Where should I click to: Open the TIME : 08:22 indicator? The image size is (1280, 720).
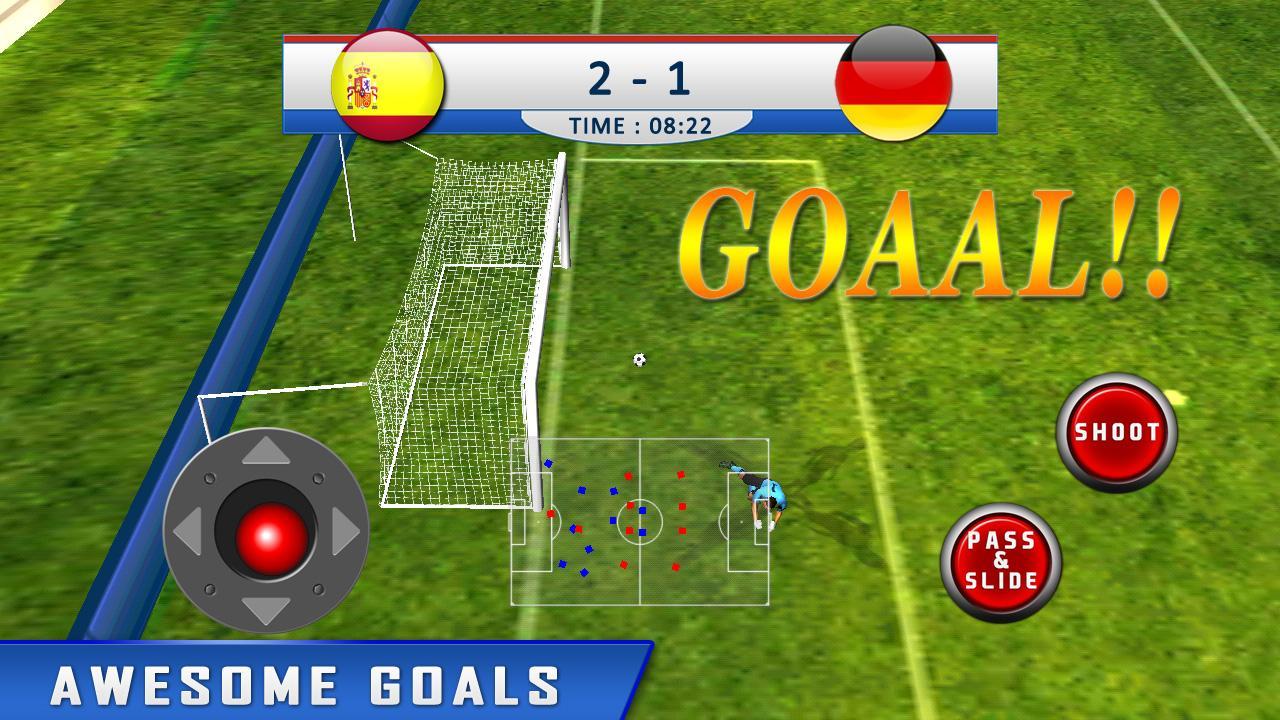639,124
